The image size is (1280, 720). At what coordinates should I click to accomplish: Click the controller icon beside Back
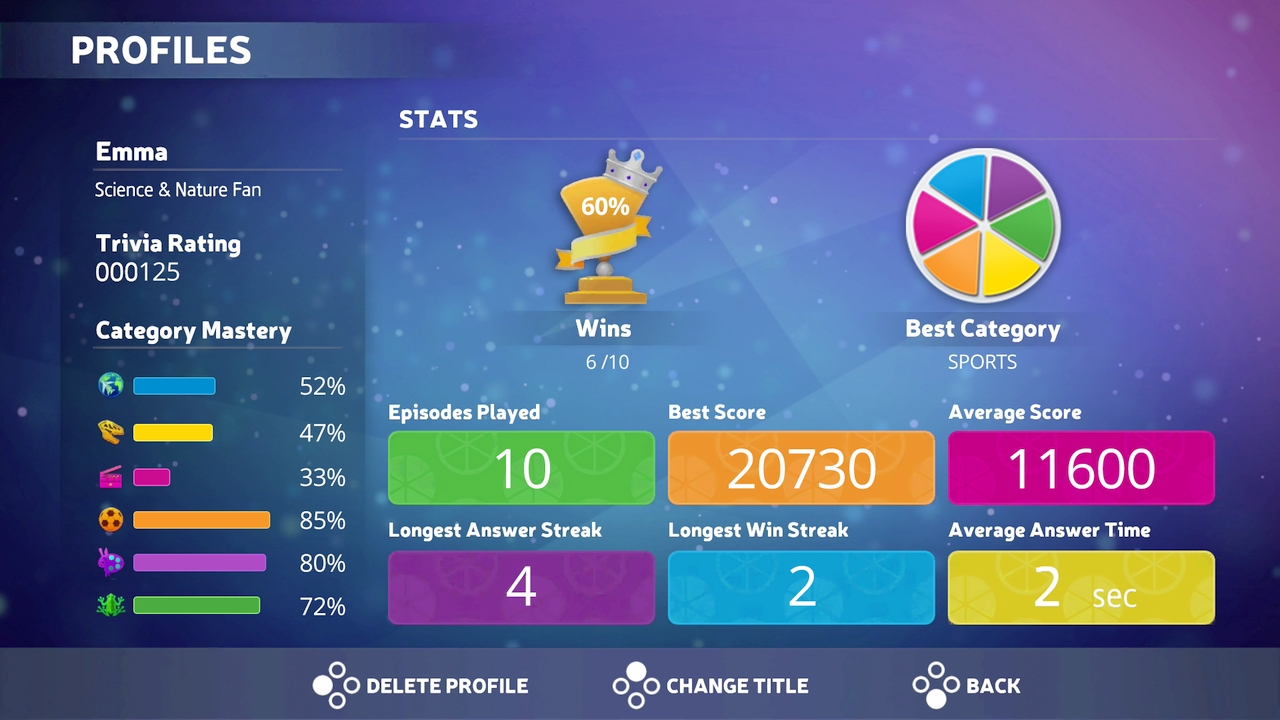pyautogui.click(x=937, y=686)
